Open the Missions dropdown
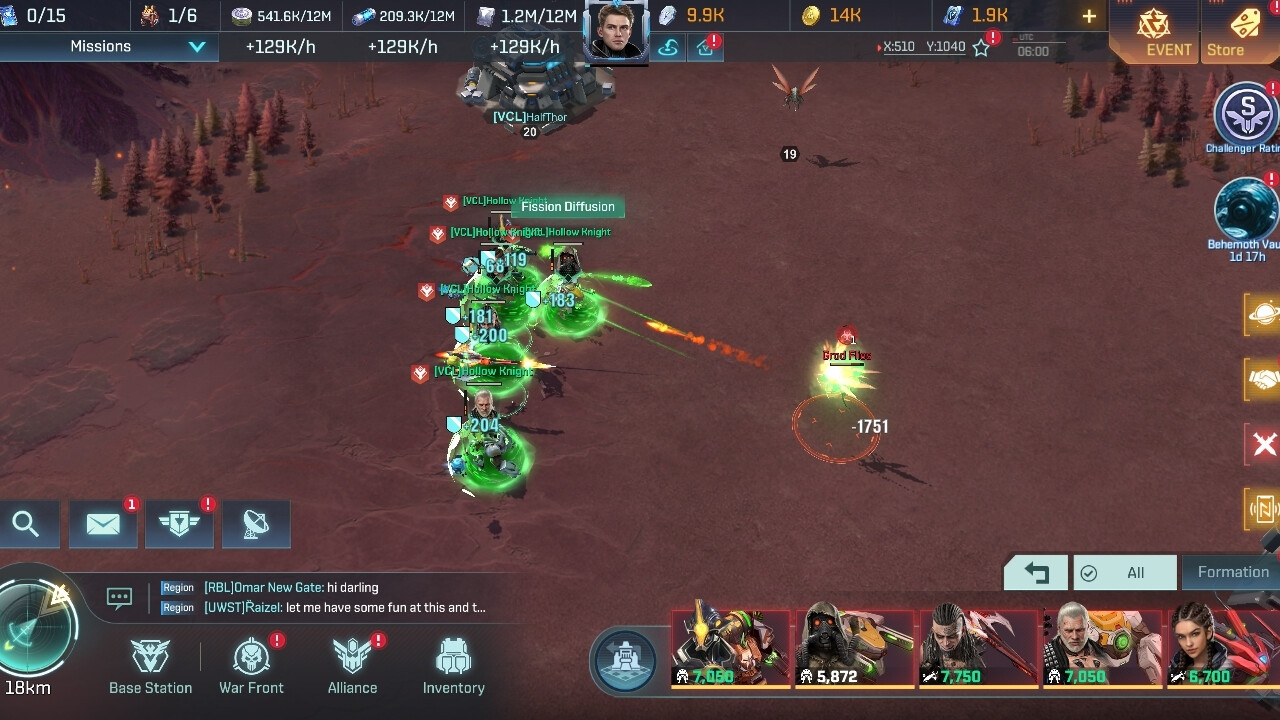Viewport: 1280px width, 720px height. [x=108, y=46]
